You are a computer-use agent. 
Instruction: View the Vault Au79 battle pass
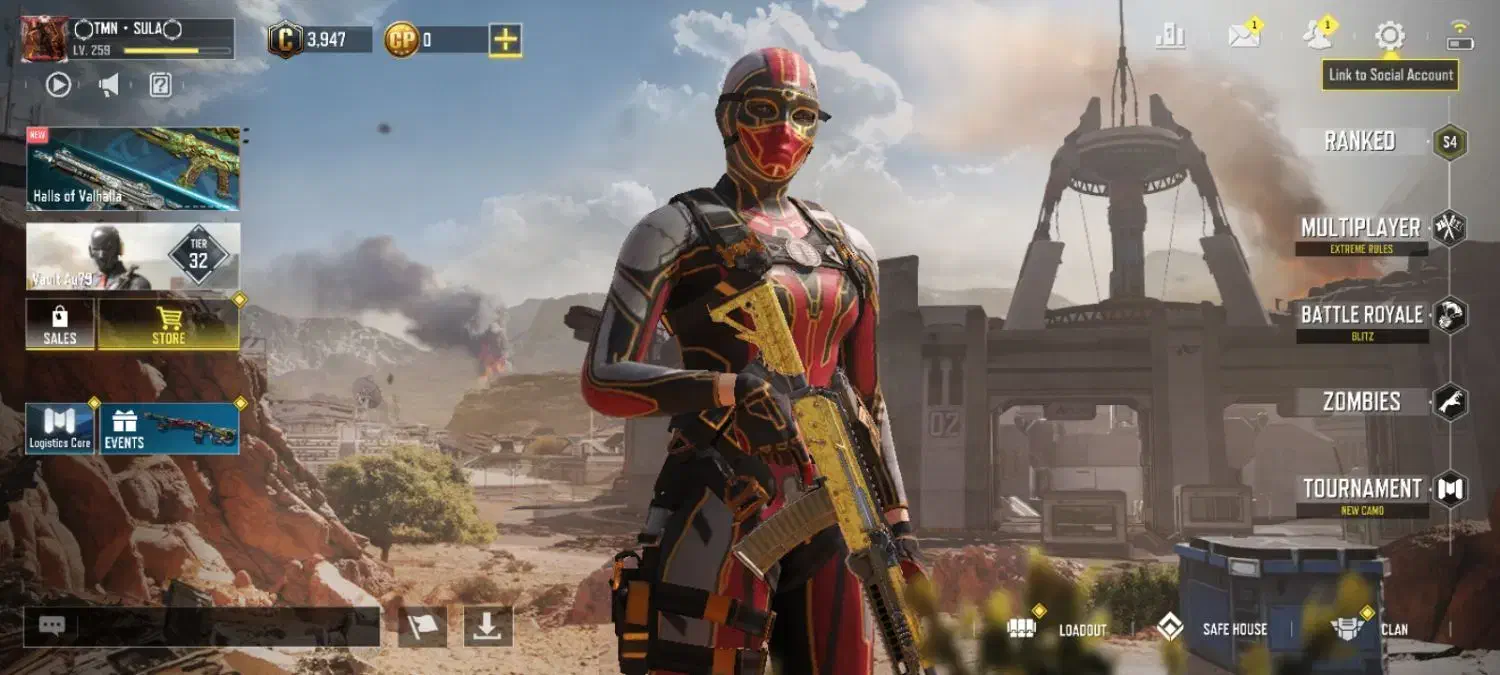coord(133,256)
